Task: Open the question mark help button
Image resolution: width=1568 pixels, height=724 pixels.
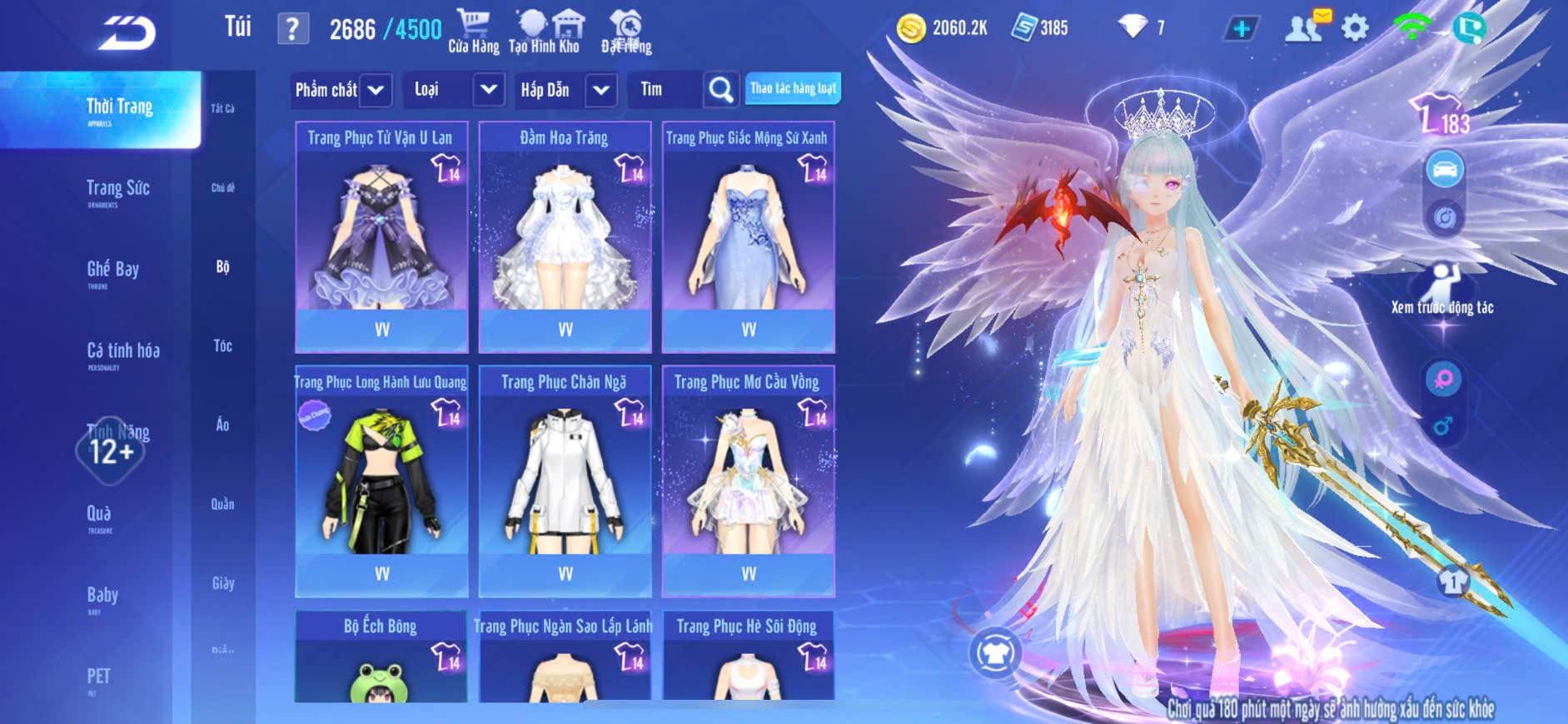Action: pyautogui.click(x=292, y=29)
